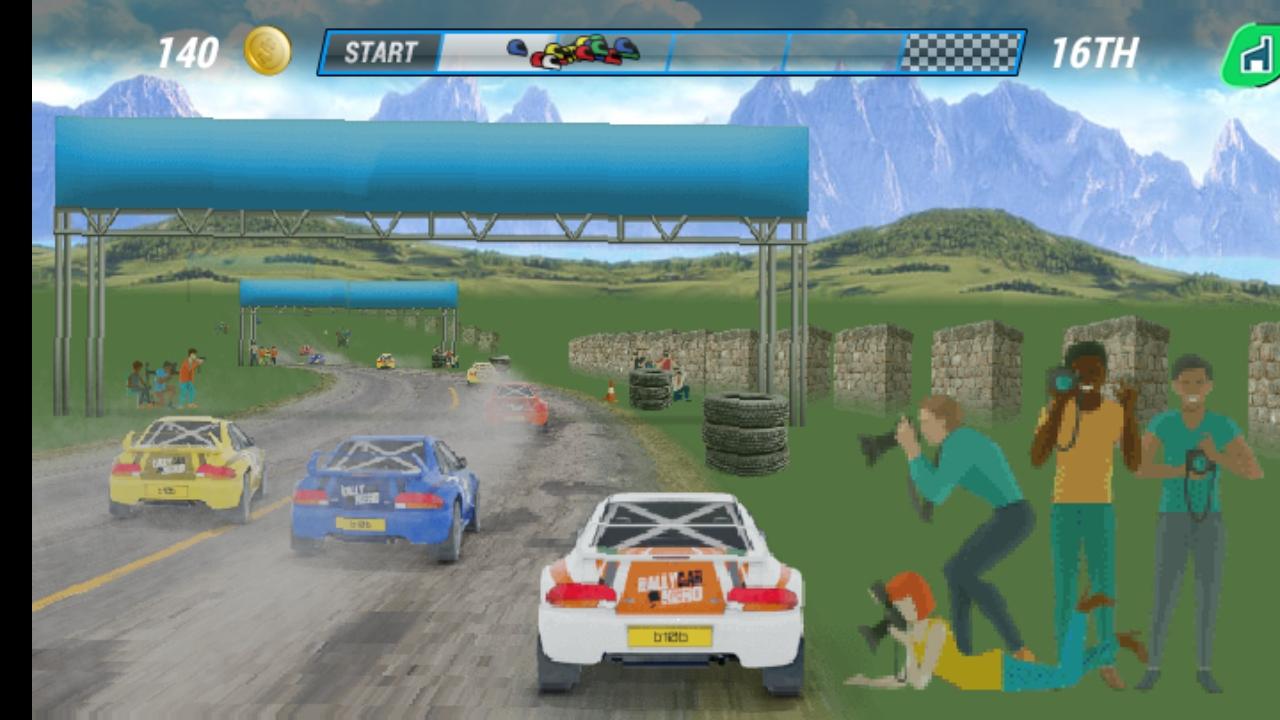Click the orange traffic cone near wall
The image size is (1280, 720).
pyautogui.click(x=612, y=390)
